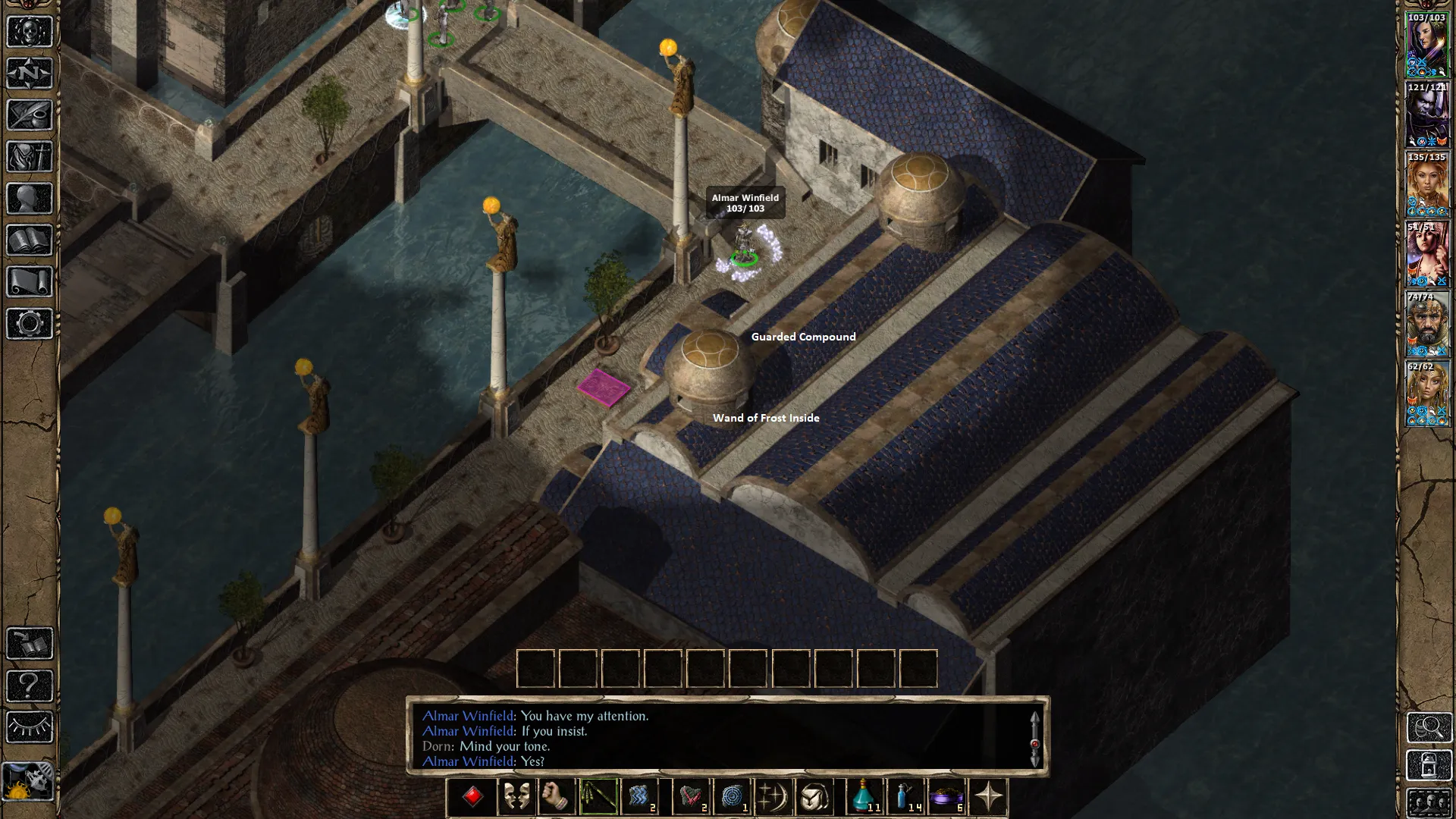The width and height of the screenshot is (1456, 819).
Task: Select the top party portrait with 103 HP
Action: click(1427, 45)
